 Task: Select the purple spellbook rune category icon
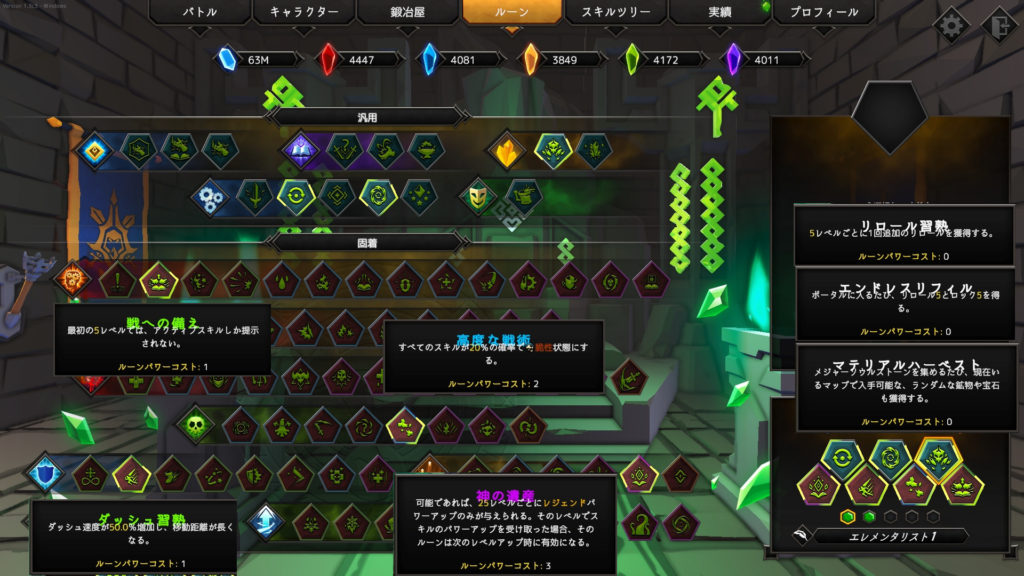[299, 151]
